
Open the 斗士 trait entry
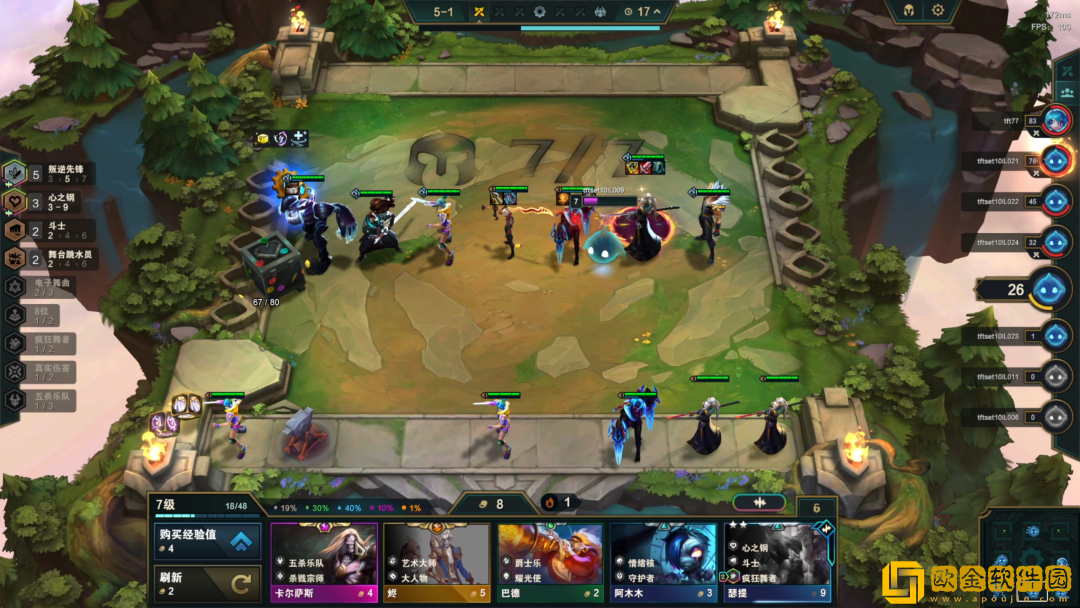click(x=50, y=230)
